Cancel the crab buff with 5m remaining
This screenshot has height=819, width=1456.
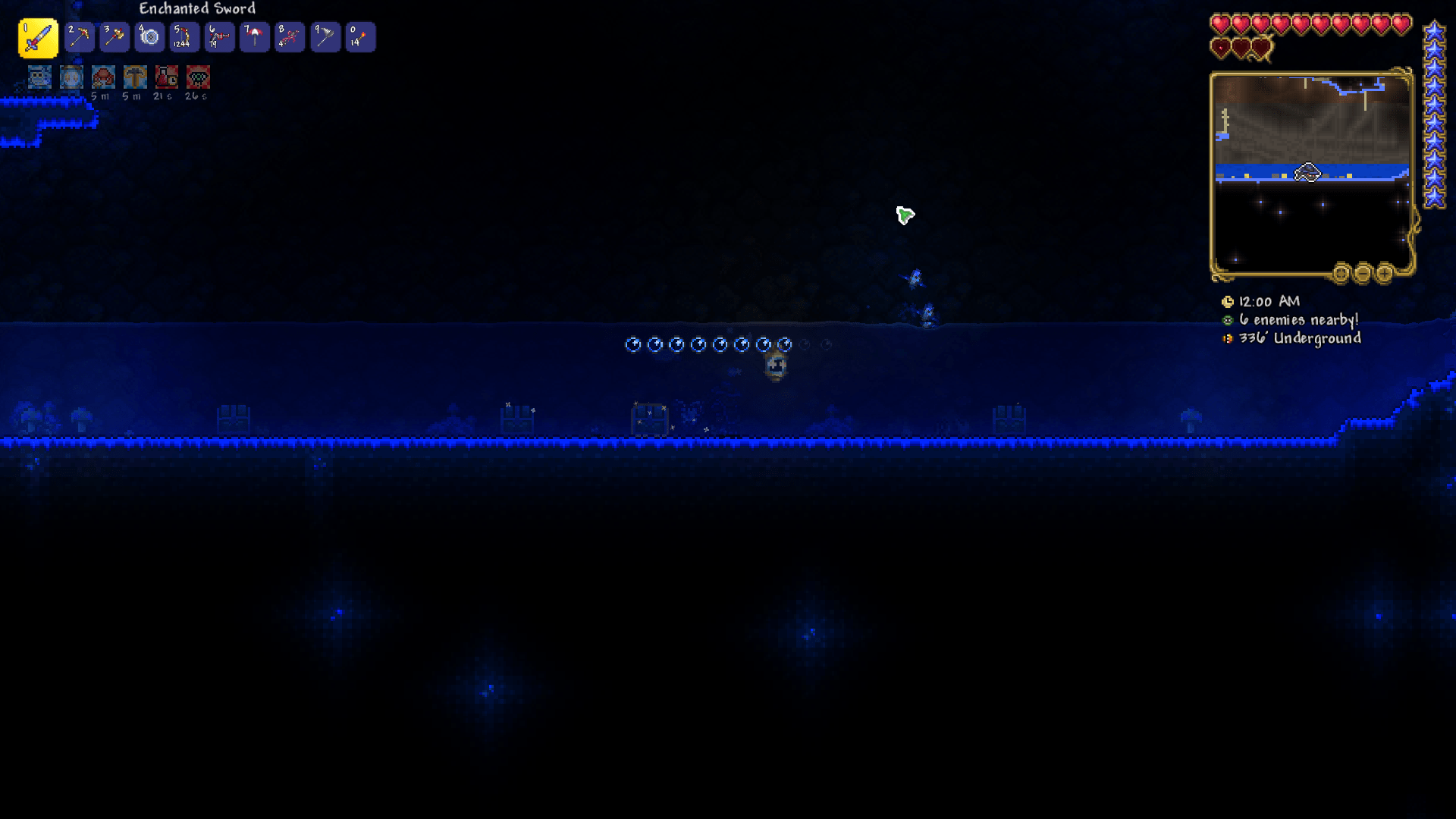coord(102,77)
